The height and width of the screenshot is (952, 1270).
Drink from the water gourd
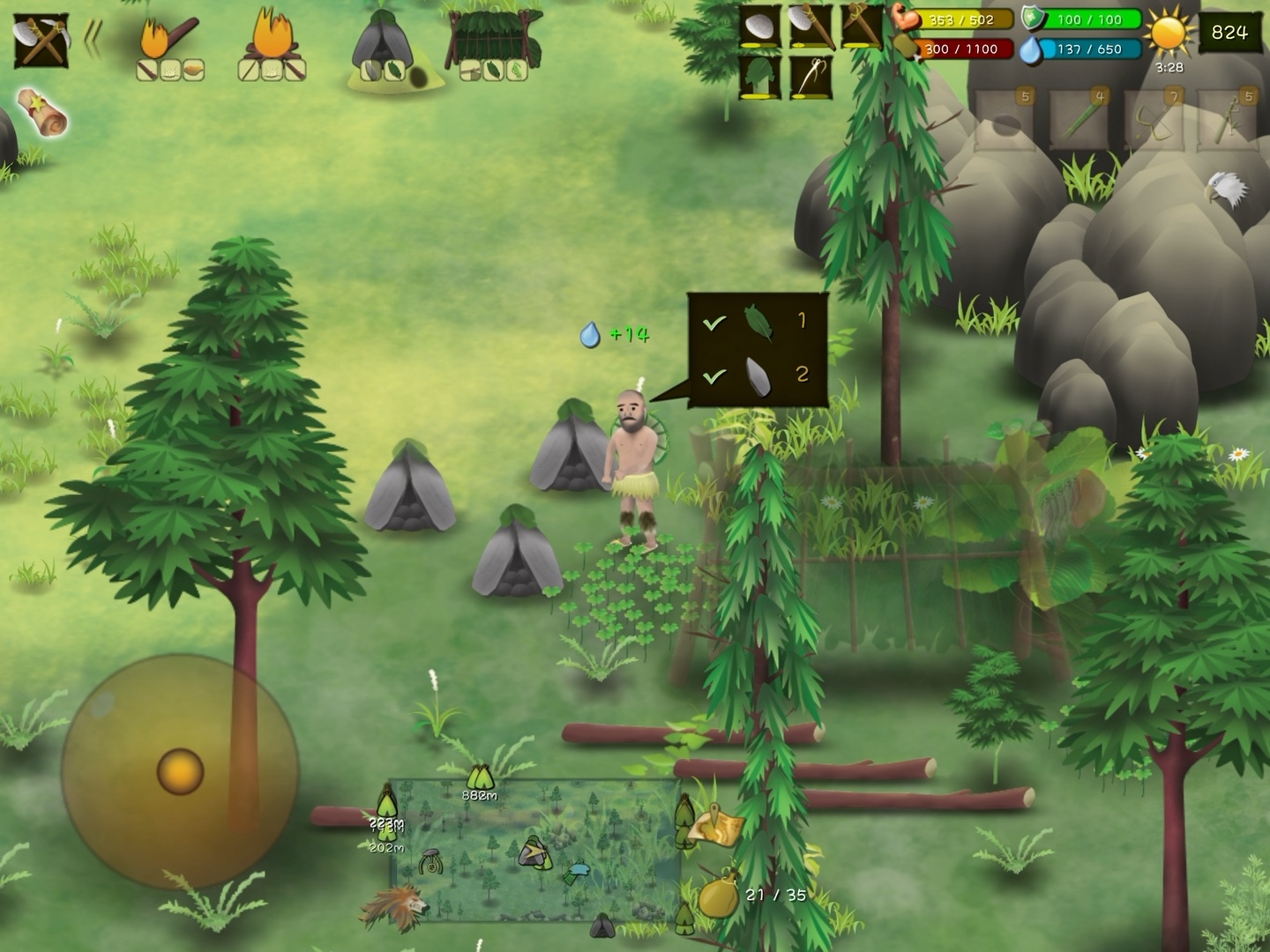point(718,894)
